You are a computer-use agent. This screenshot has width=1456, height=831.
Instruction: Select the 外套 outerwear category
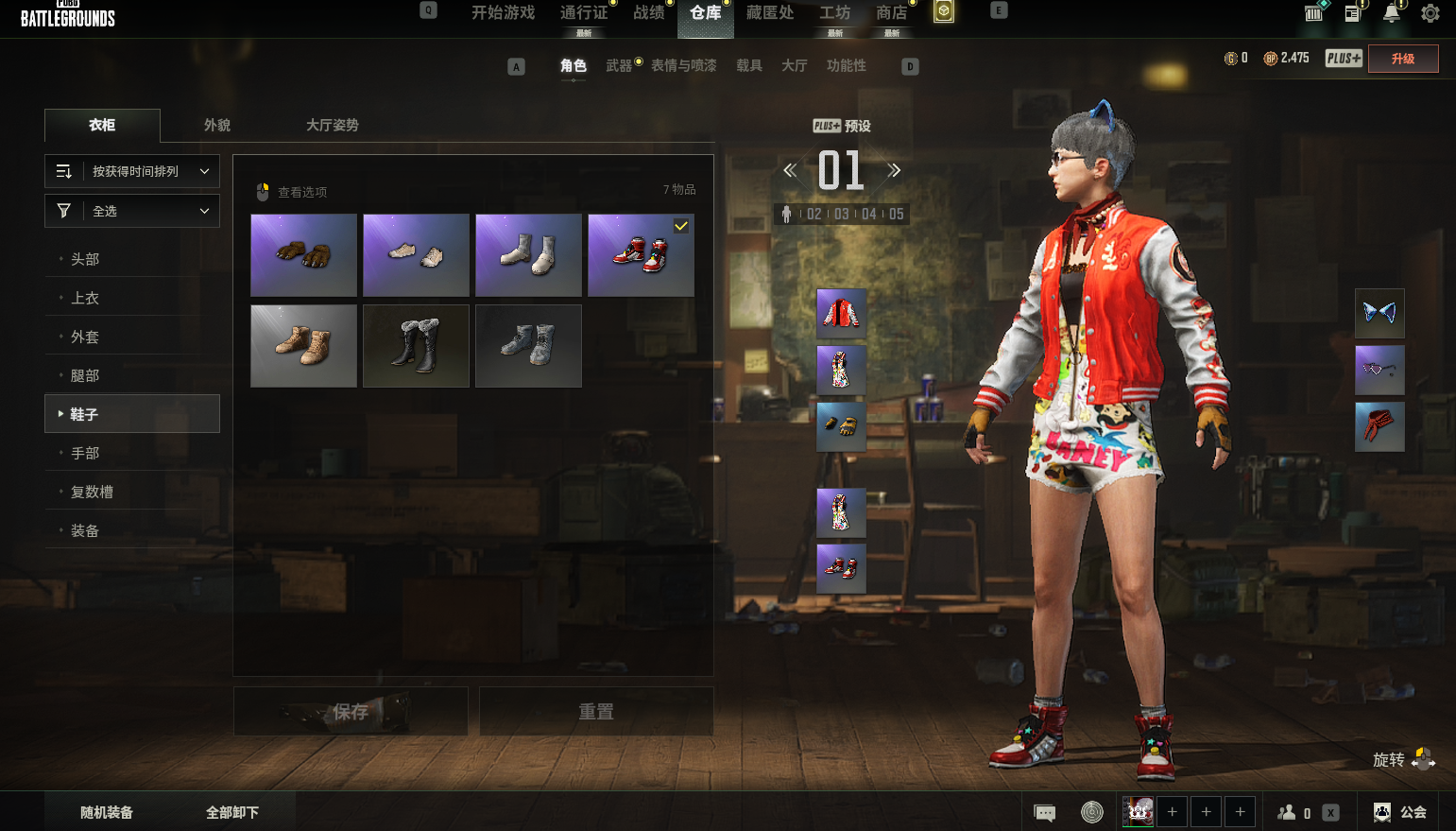[85, 337]
